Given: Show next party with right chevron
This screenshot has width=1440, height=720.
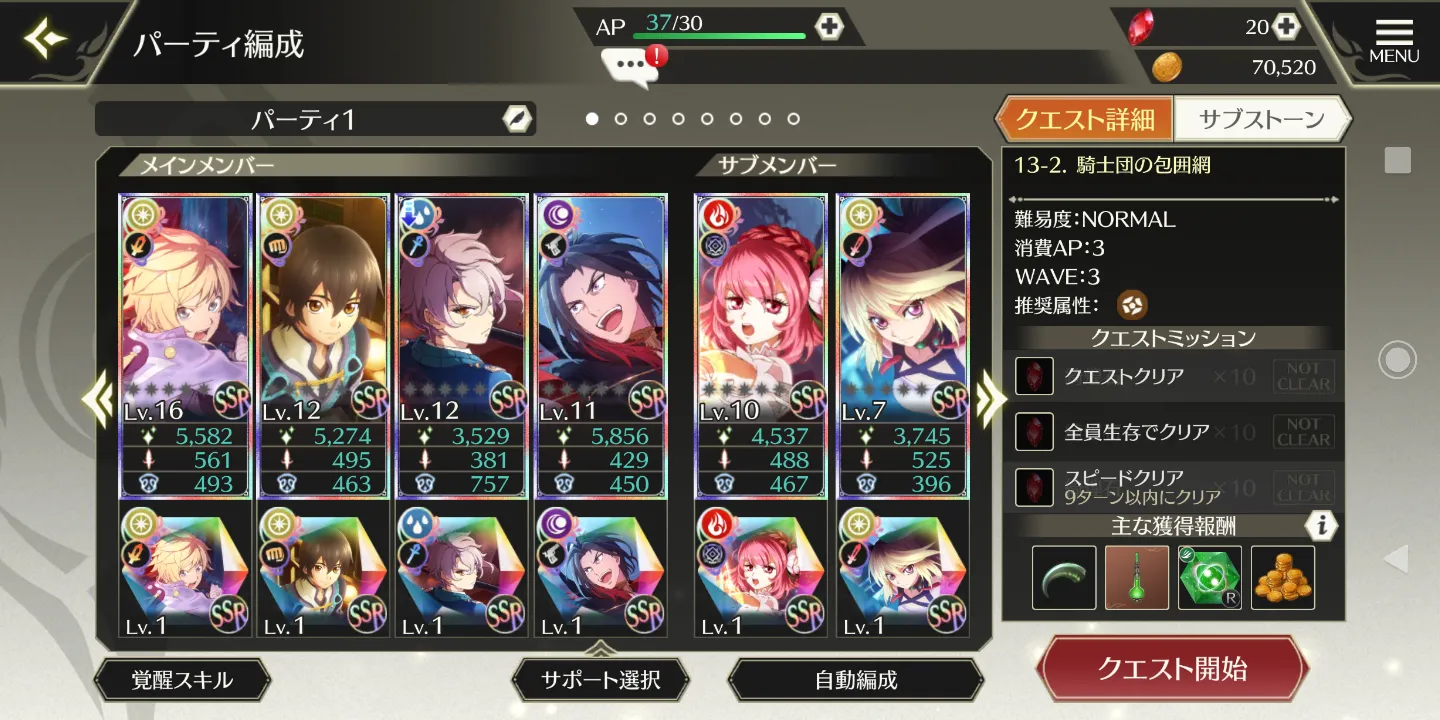Looking at the screenshot, I should pyautogui.click(x=989, y=400).
